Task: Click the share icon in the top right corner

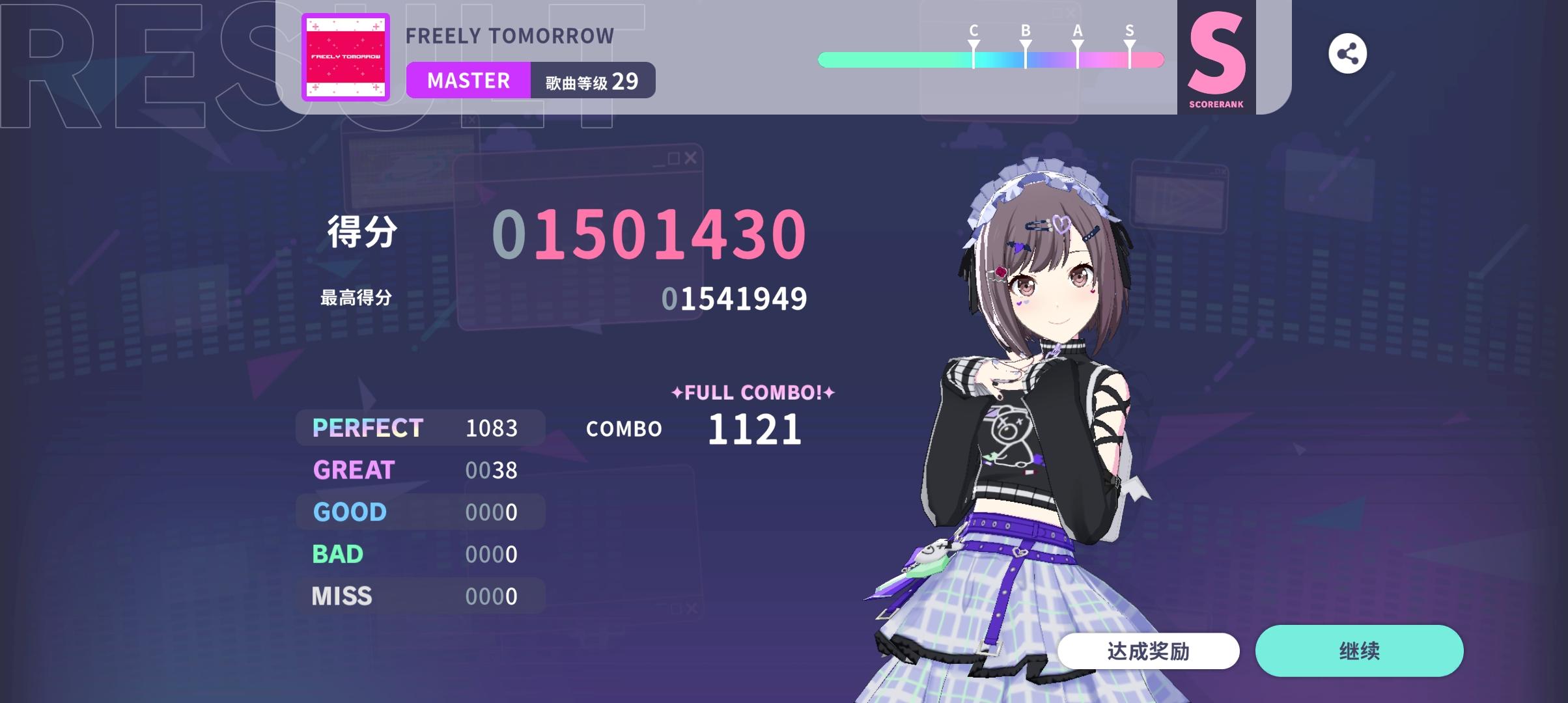Action: pos(1347,55)
